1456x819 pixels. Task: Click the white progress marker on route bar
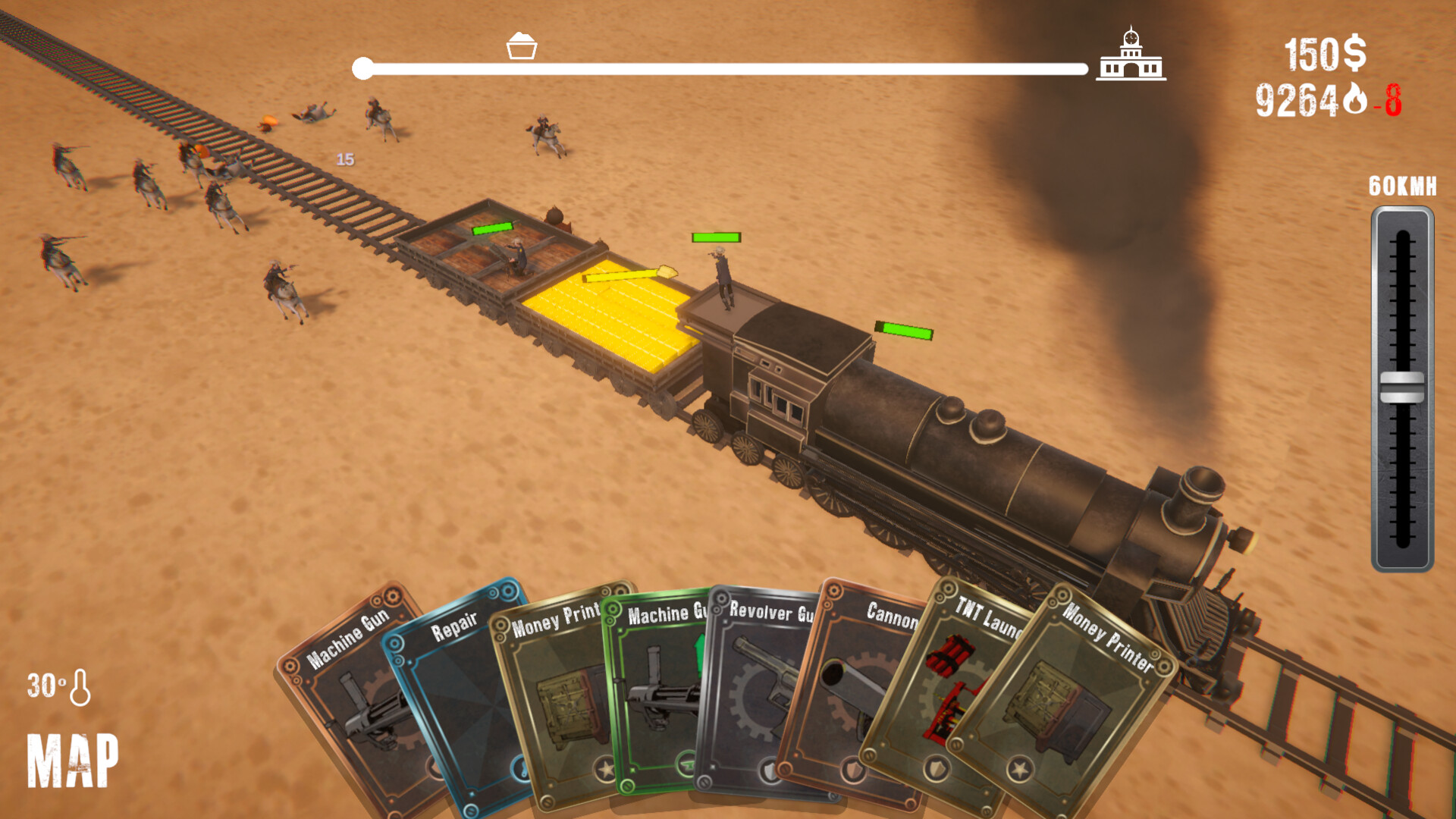(x=362, y=67)
